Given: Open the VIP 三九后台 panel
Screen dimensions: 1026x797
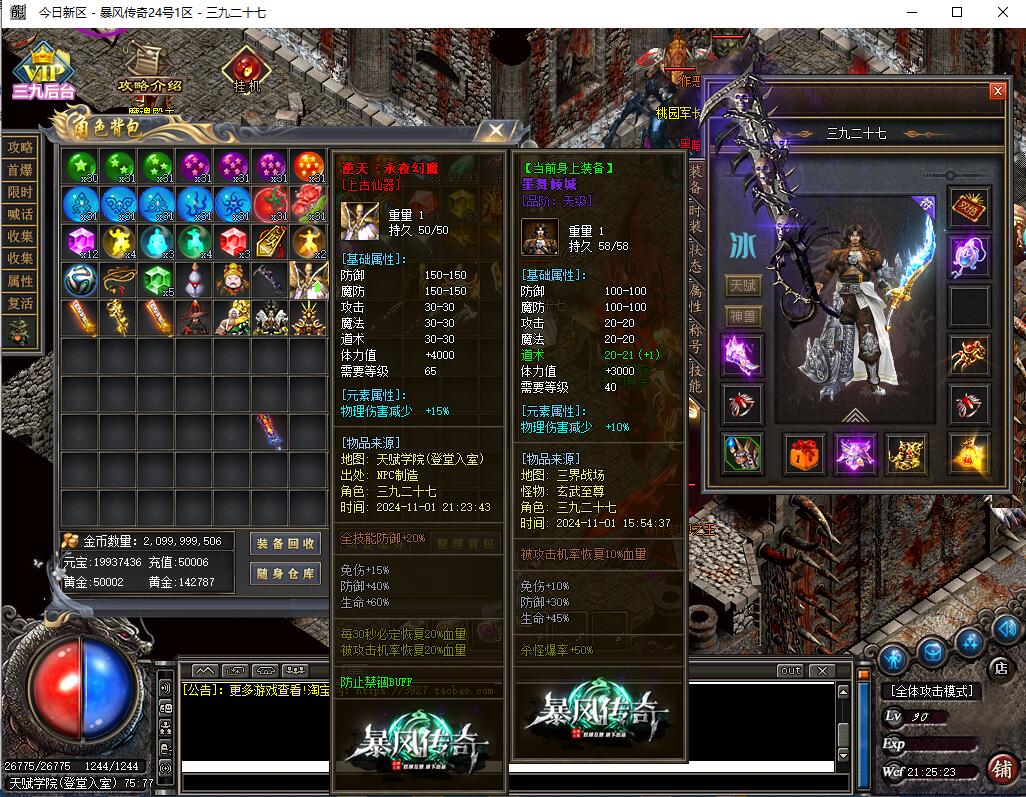Looking at the screenshot, I should click(x=43, y=73).
